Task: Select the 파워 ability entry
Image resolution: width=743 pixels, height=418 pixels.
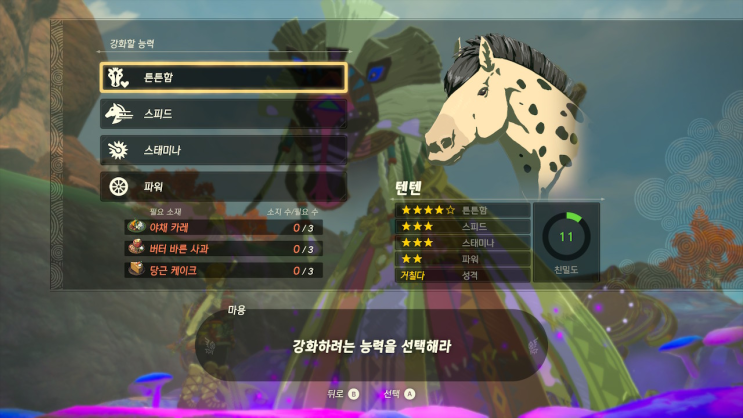Action: (x=223, y=185)
